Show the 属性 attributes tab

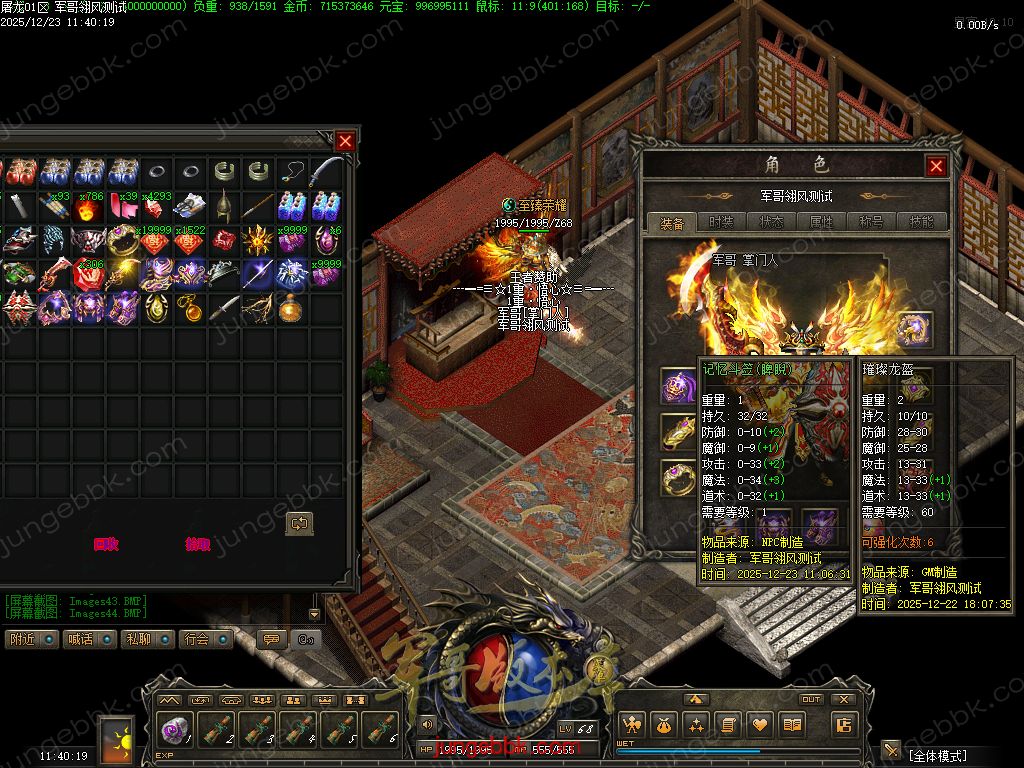pos(821,222)
